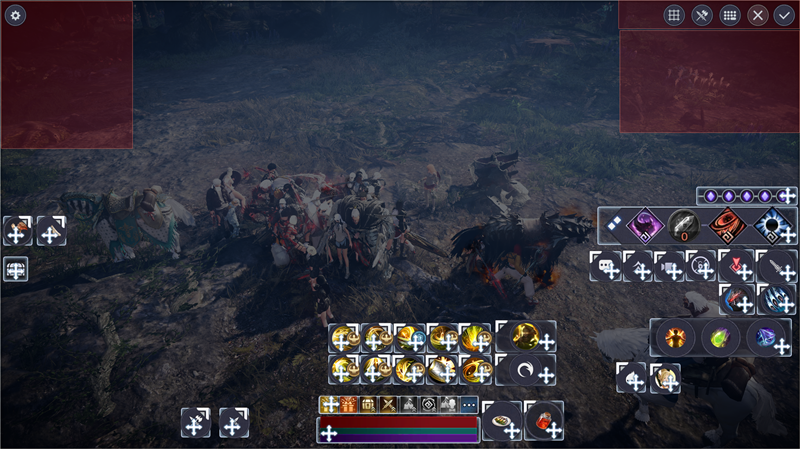Screen dimensions: 800x449
Task: Select the treasure chest buff icon
Action: coord(369,405)
